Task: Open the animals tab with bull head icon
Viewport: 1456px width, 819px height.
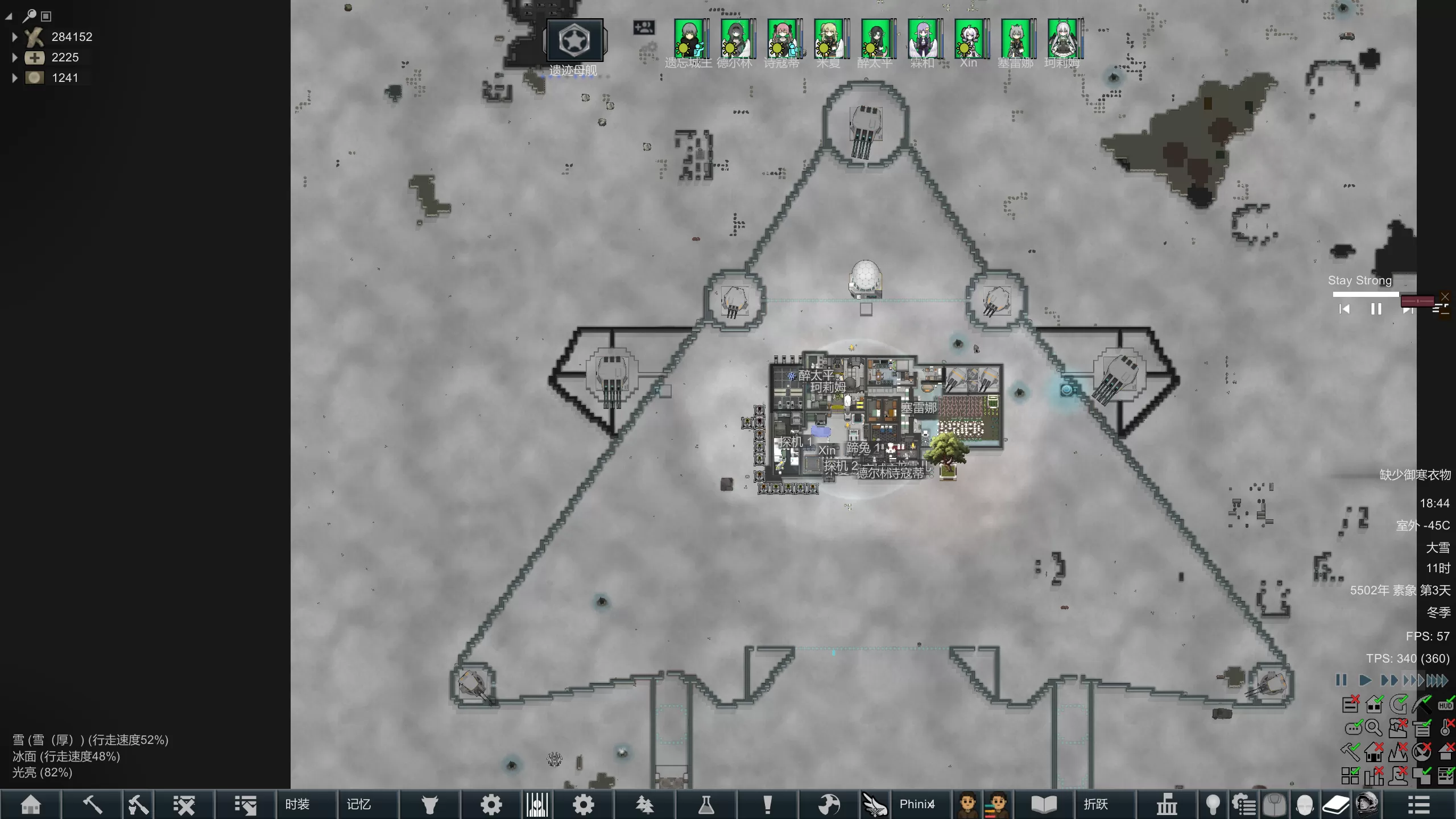Action: [x=430, y=805]
